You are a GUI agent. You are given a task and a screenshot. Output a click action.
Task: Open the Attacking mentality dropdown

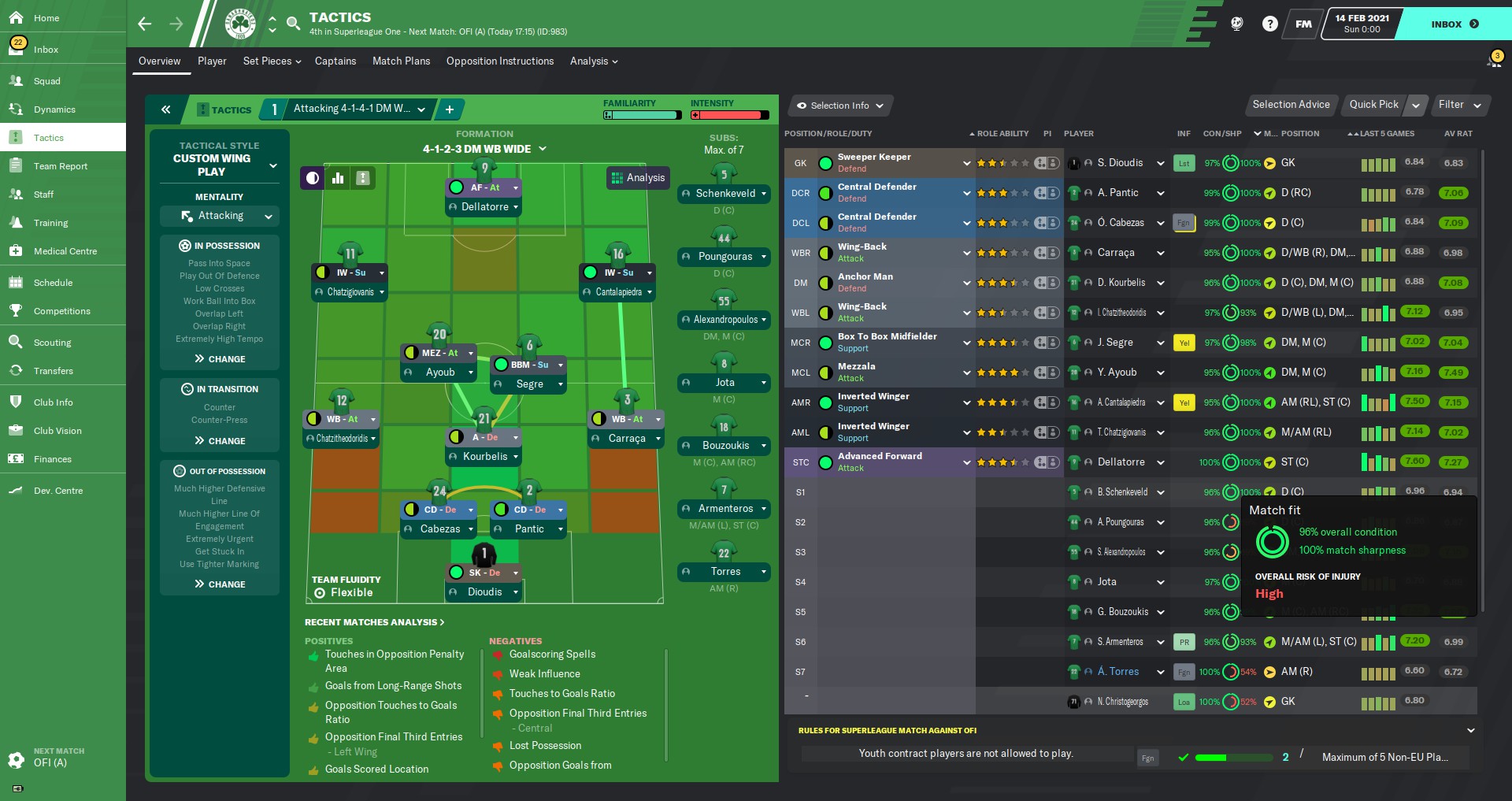pos(220,216)
